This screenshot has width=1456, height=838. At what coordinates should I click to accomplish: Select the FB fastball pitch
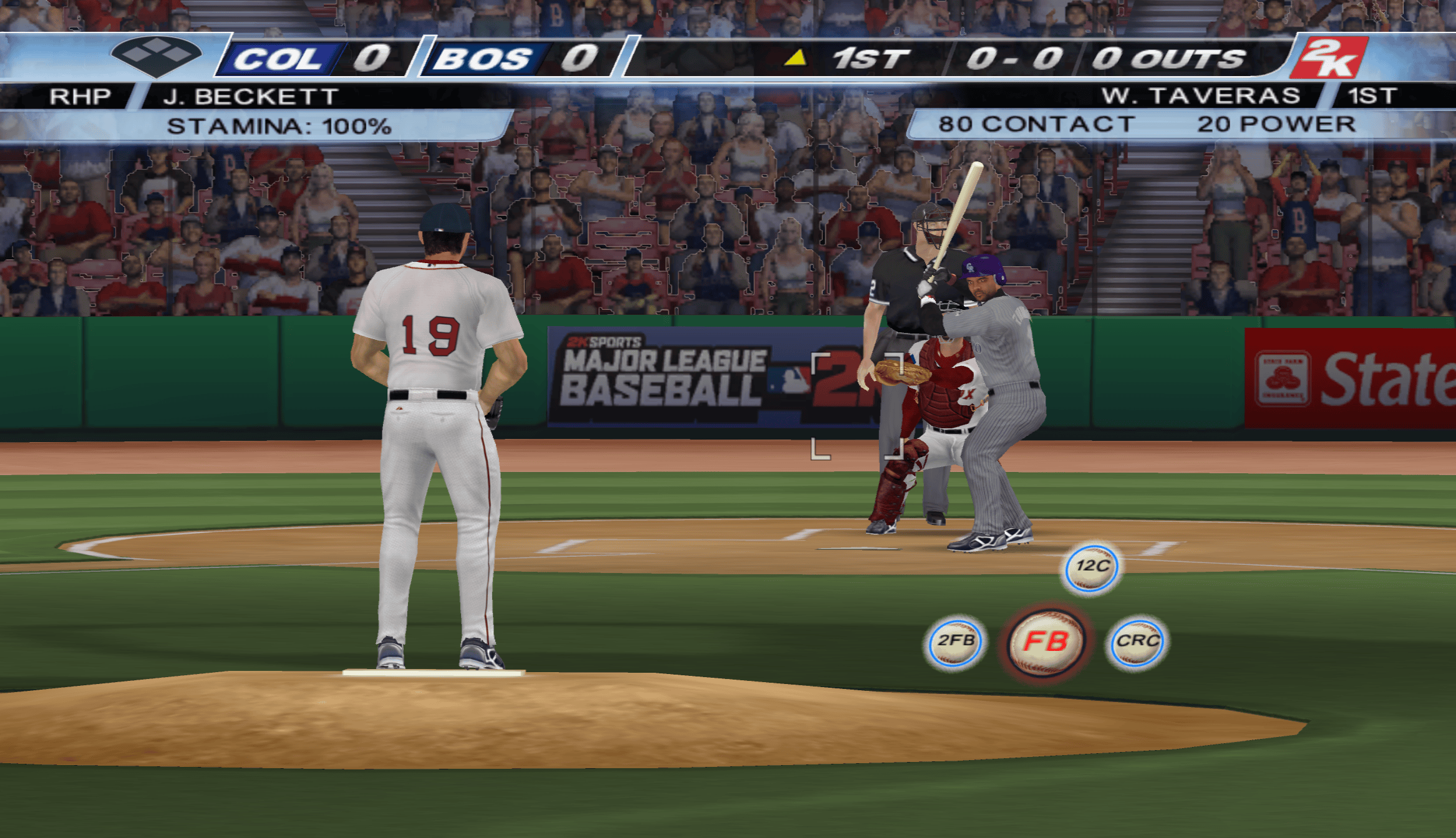(x=1046, y=642)
